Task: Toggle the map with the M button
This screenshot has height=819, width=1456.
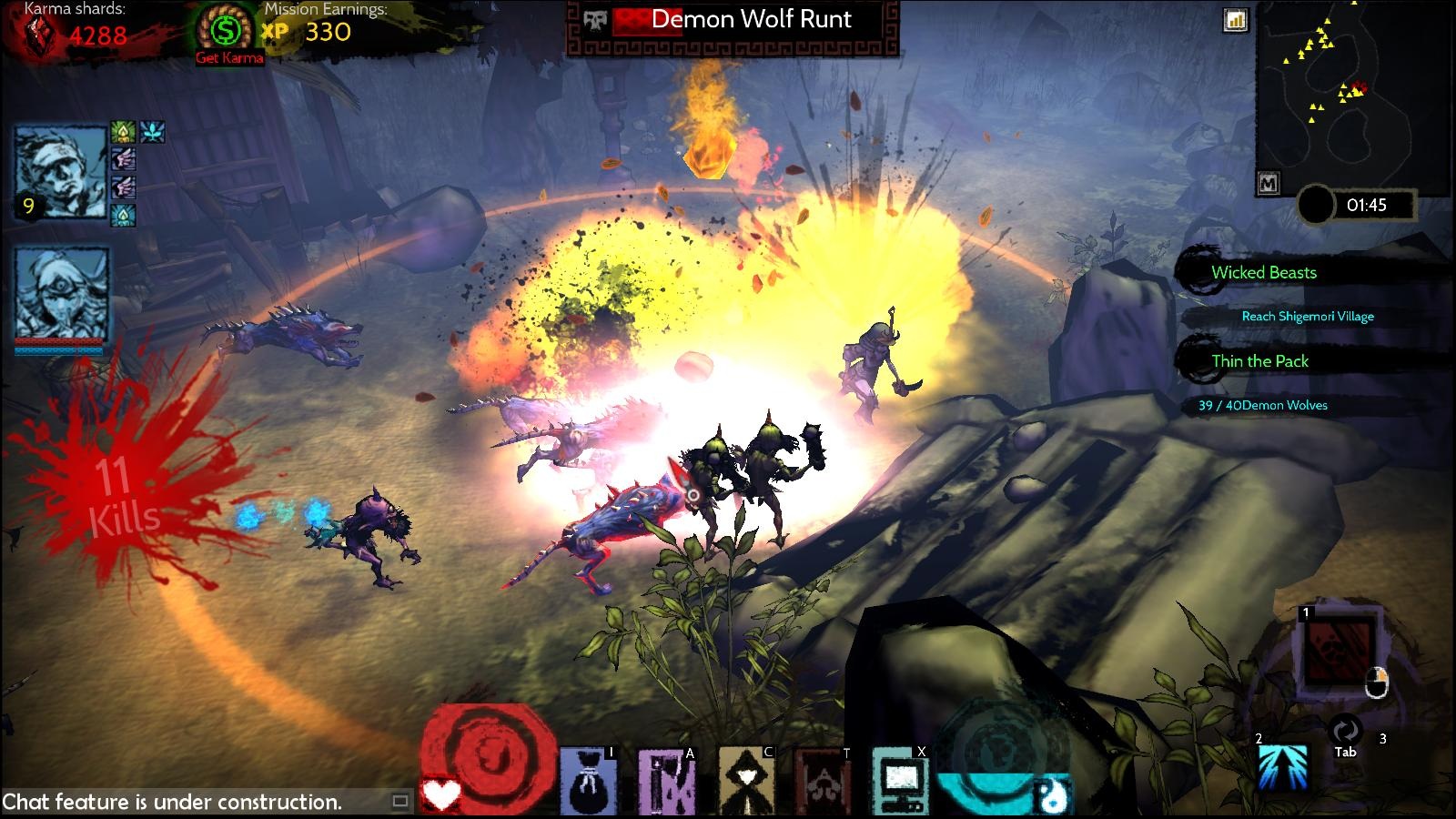Action: click(1268, 183)
